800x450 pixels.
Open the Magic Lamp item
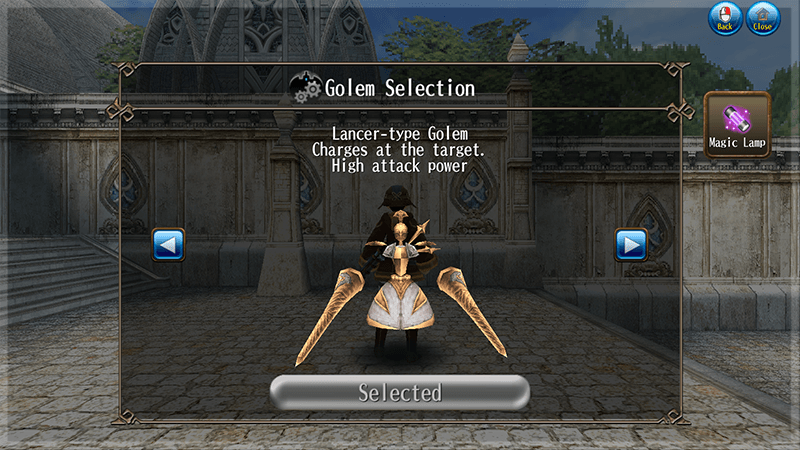pos(737,124)
